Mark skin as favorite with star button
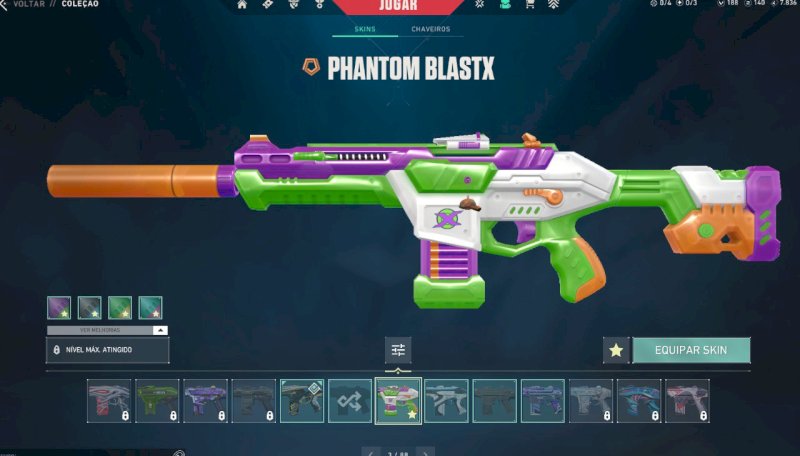800x456 pixels. click(x=616, y=350)
